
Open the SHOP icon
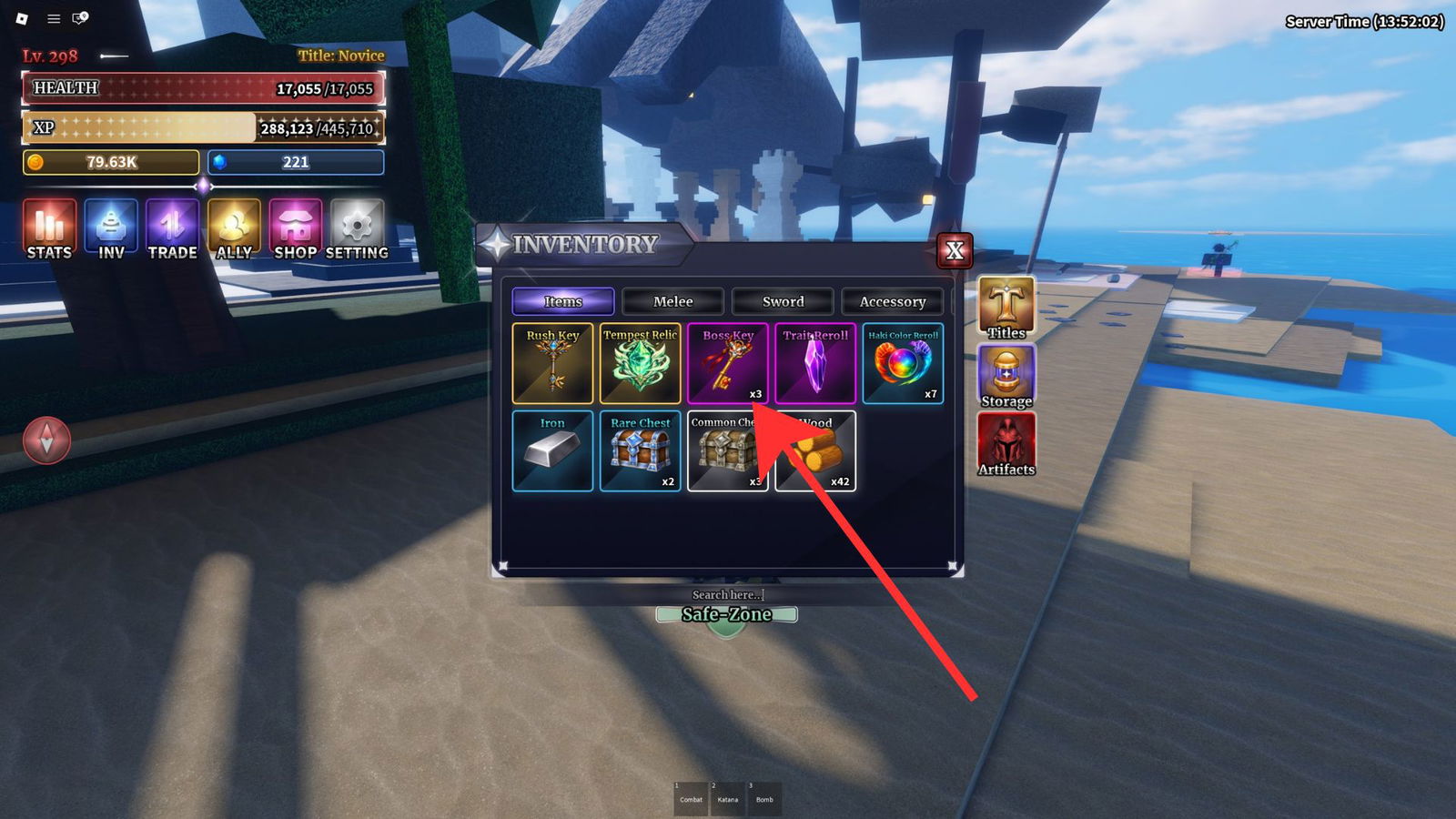[295, 227]
